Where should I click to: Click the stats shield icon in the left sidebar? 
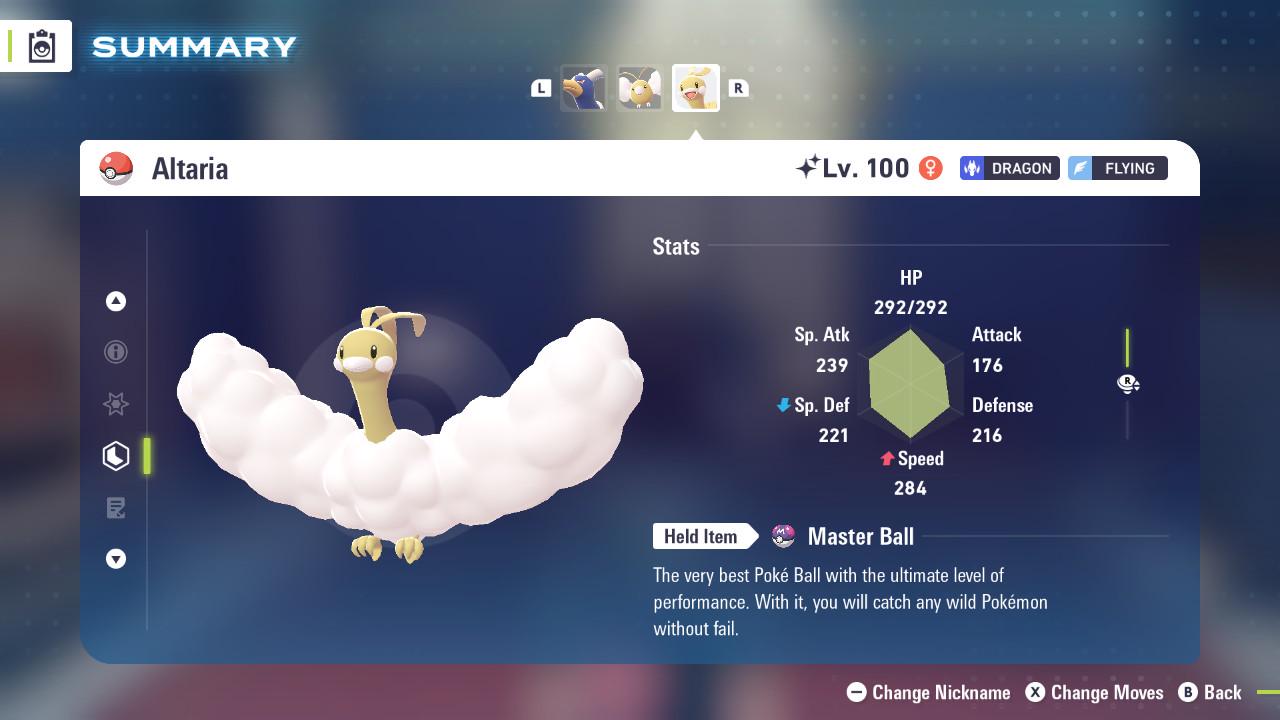116,456
